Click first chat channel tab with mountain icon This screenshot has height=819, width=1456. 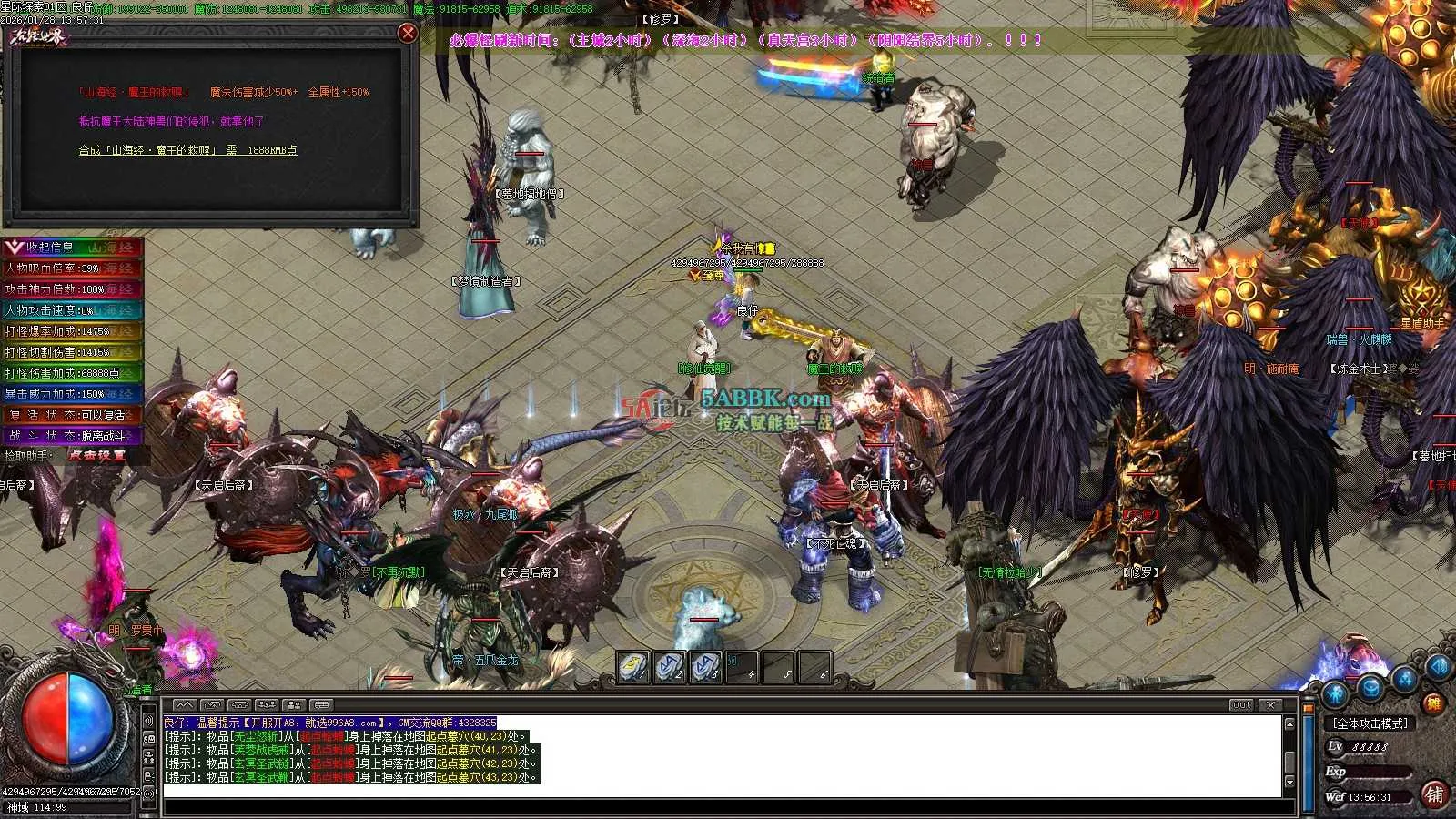click(x=184, y=704)
